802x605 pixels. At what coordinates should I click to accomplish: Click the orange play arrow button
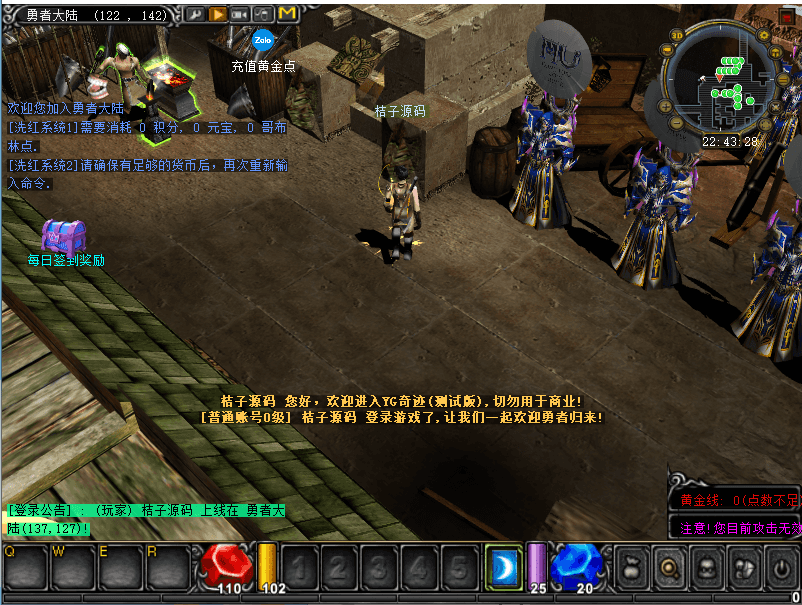[x=216, y=14]
